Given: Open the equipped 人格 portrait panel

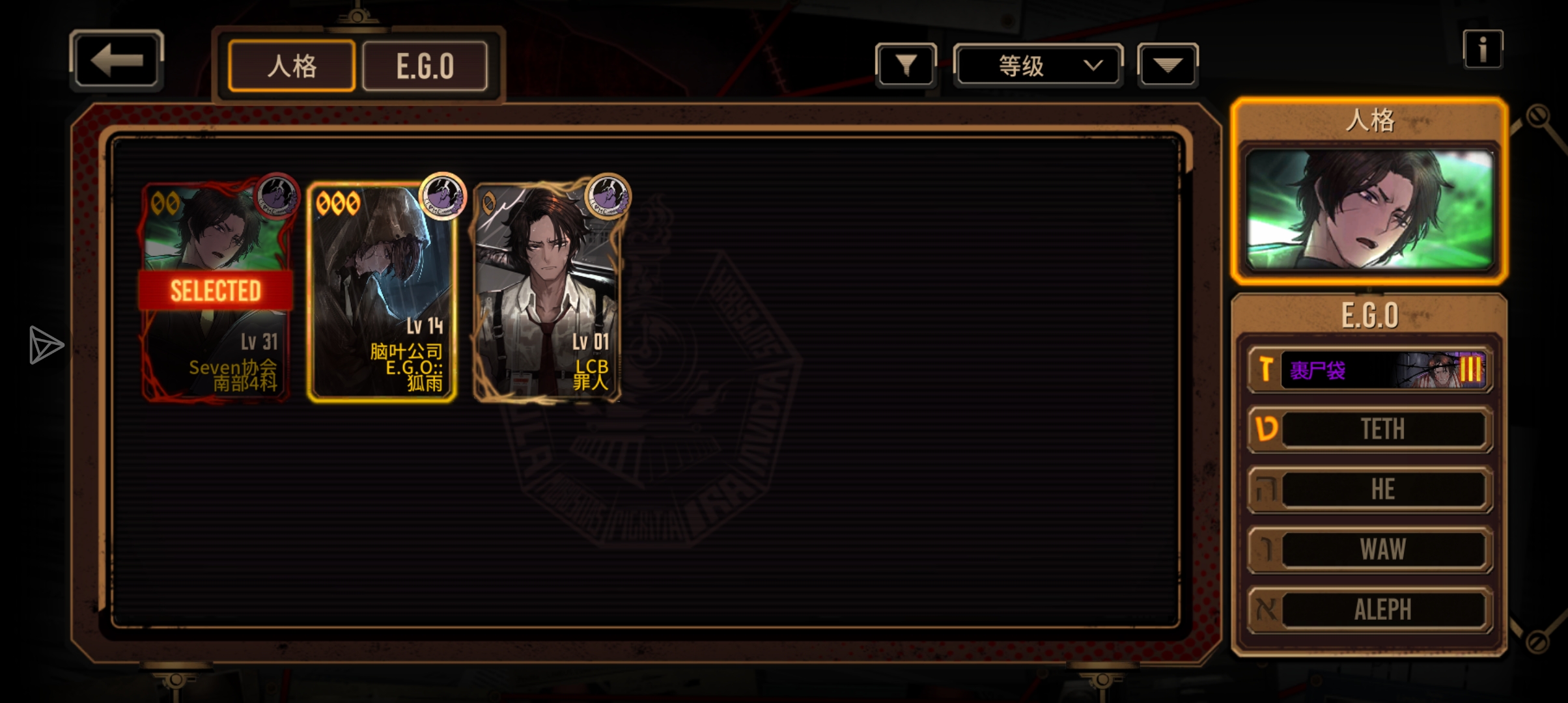Looking at the screenshot, I should click(1369, 210).
